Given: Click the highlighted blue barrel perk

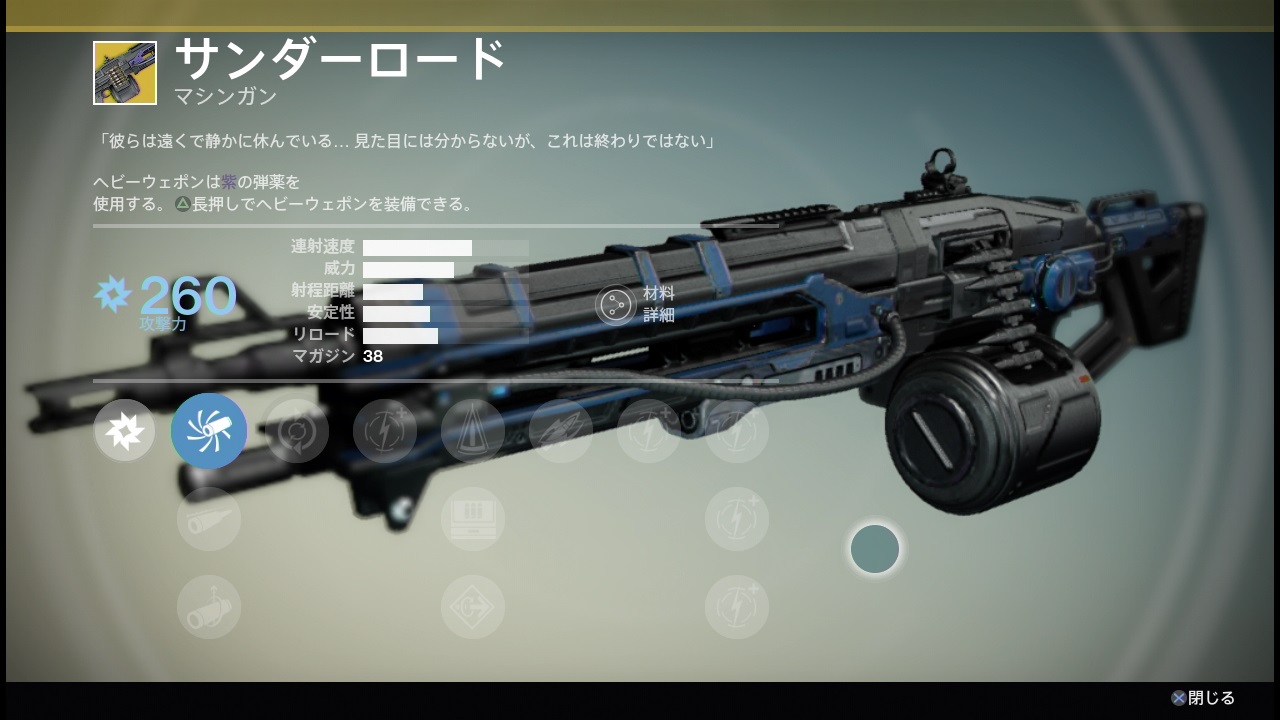Looking at the screenshot, I should point(209,431).
